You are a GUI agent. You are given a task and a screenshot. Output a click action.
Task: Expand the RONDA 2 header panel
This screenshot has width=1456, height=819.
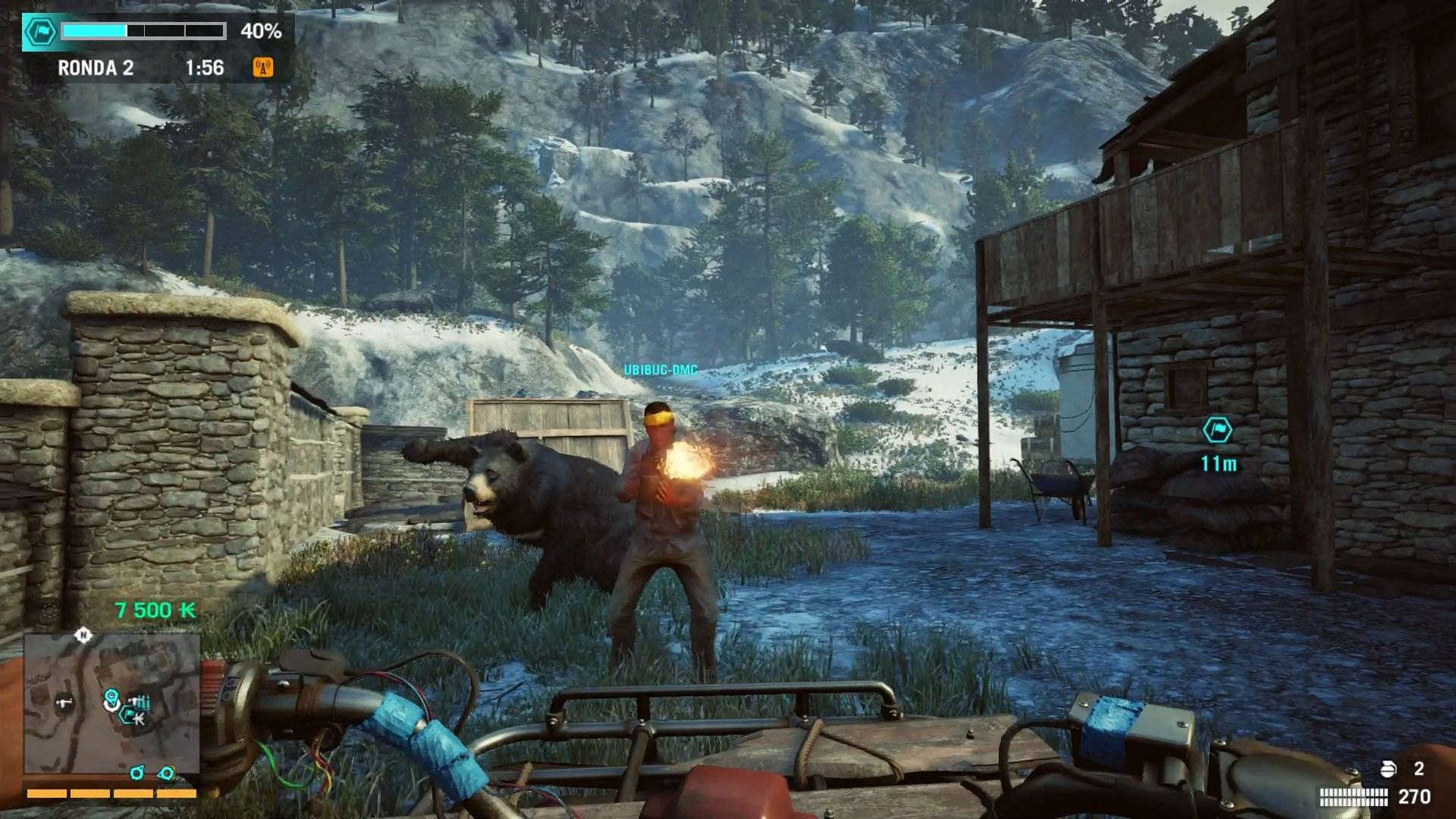[95, 67]
